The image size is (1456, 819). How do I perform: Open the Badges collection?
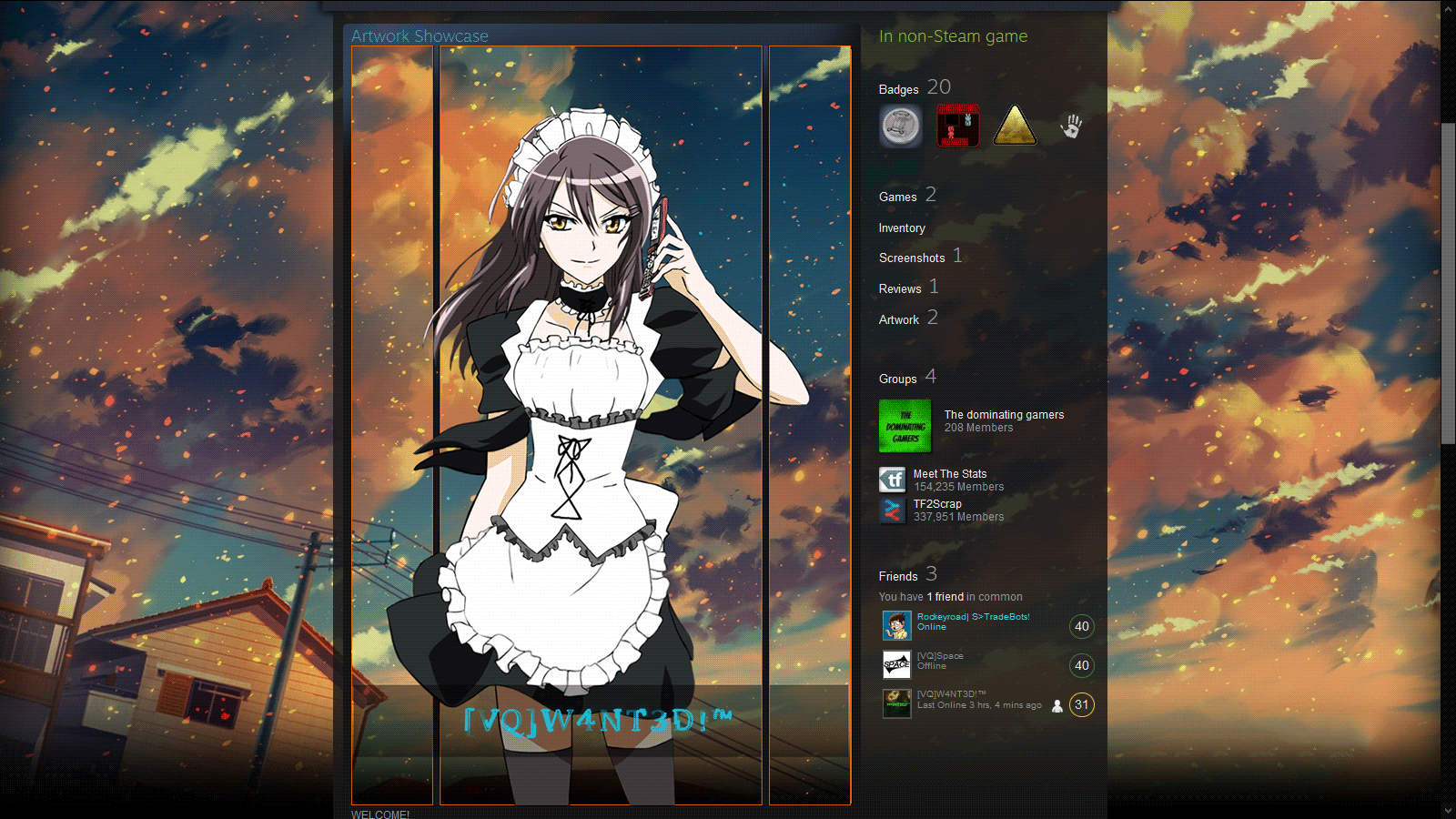point(898,89)
